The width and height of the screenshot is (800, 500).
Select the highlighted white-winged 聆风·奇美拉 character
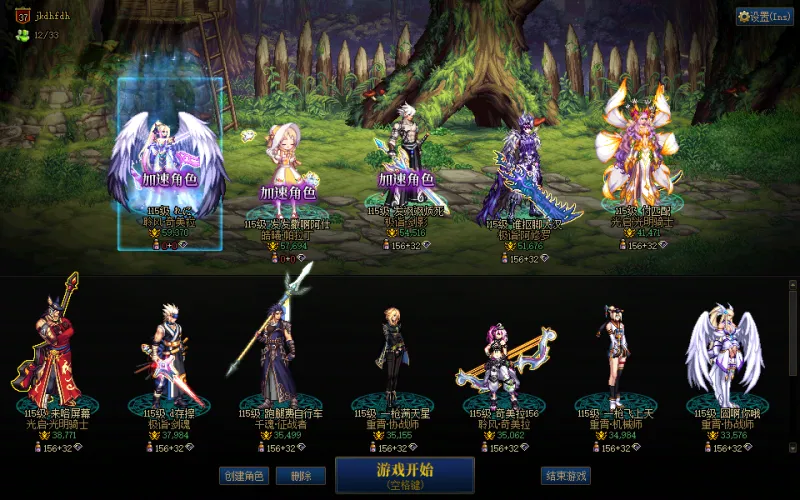(x=169, y=165)
